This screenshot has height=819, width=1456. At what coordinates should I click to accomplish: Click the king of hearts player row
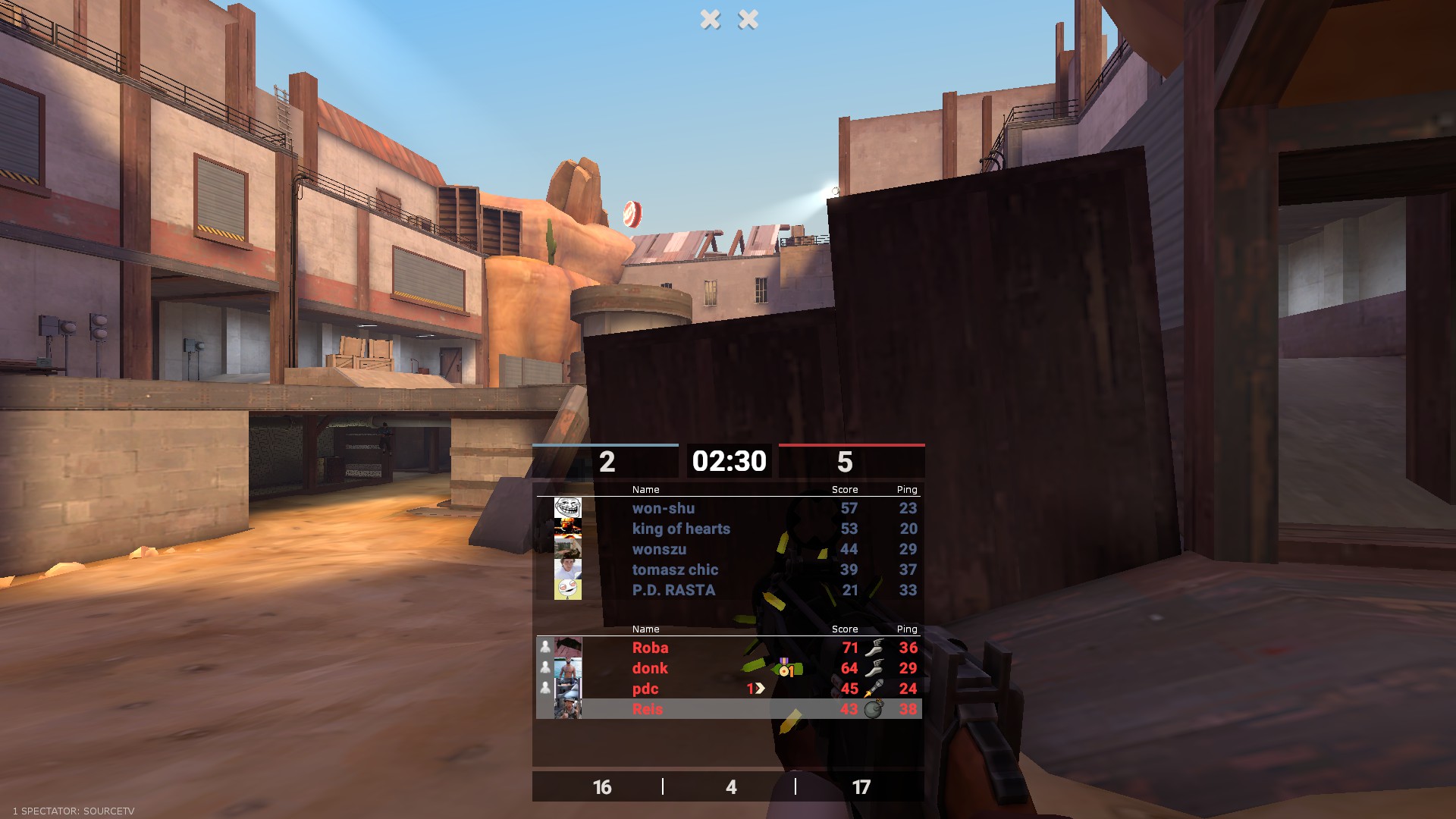680,529
